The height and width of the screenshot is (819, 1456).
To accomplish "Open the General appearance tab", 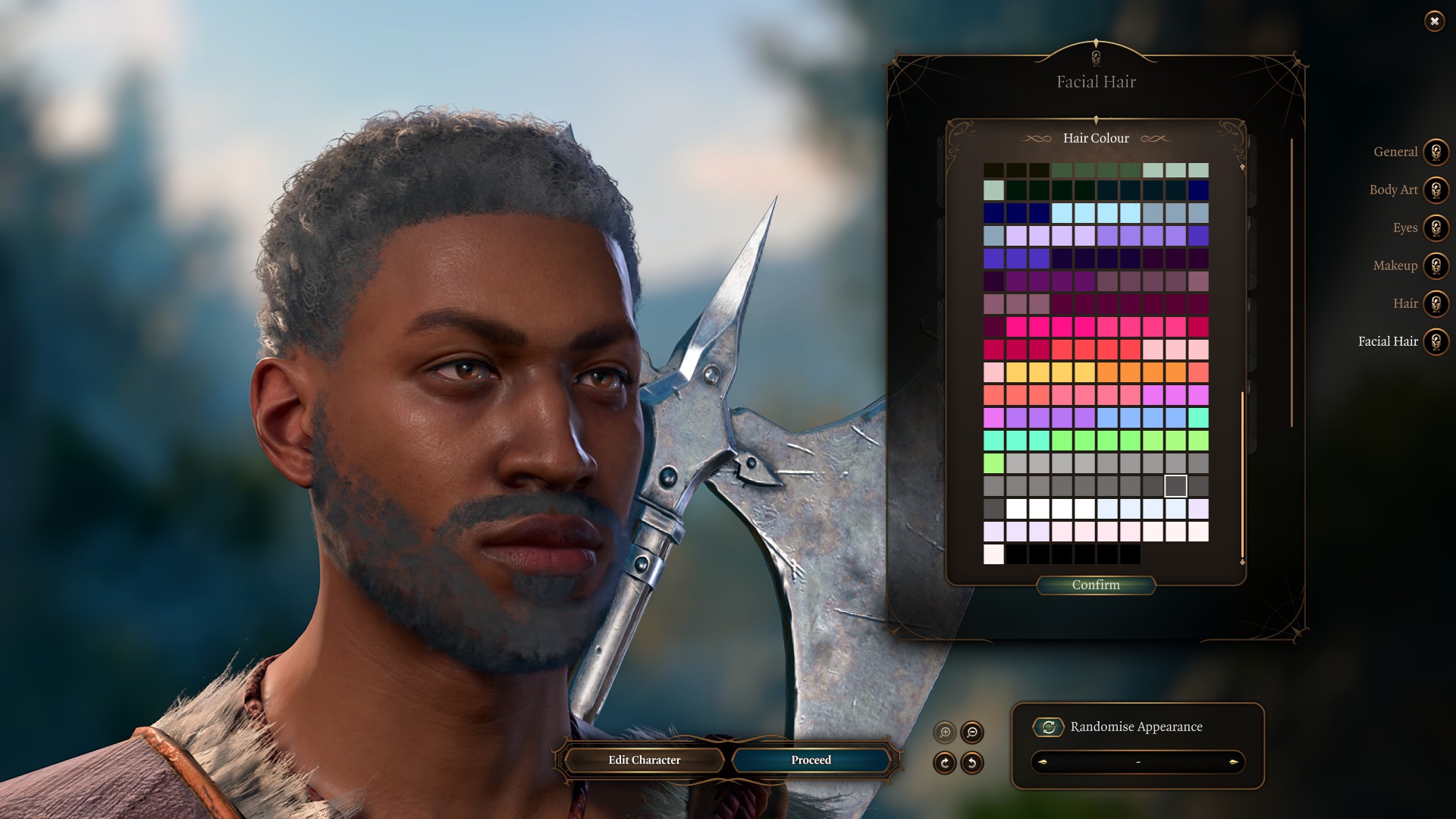I will pos(1436,152).
